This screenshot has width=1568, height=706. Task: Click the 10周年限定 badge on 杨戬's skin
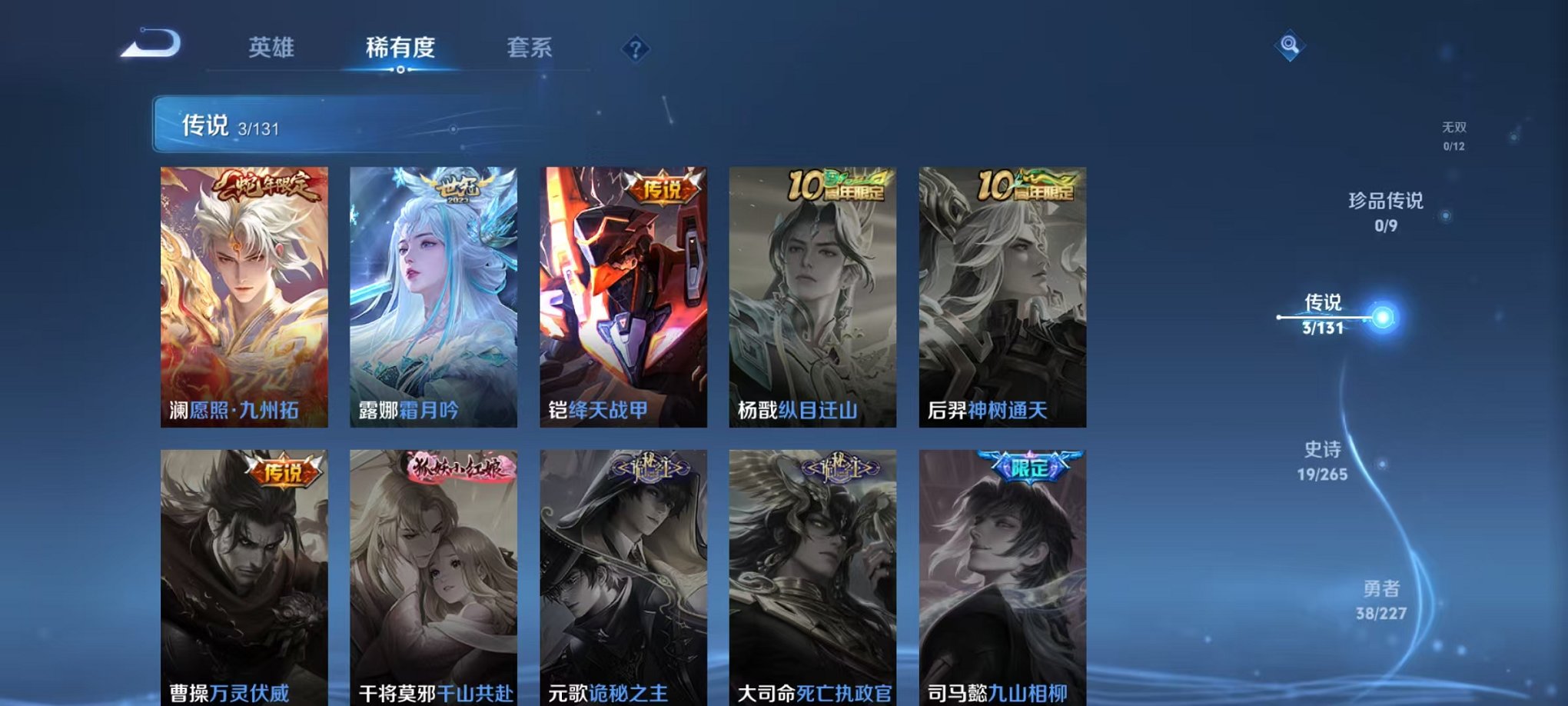[839, 186]
